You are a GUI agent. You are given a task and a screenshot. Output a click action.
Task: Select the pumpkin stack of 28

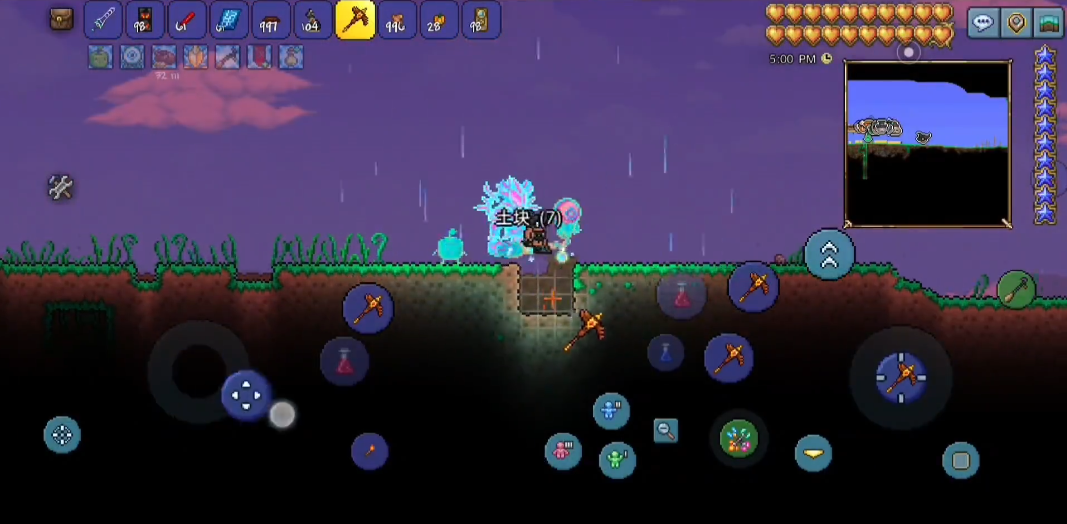click(439, 20)
